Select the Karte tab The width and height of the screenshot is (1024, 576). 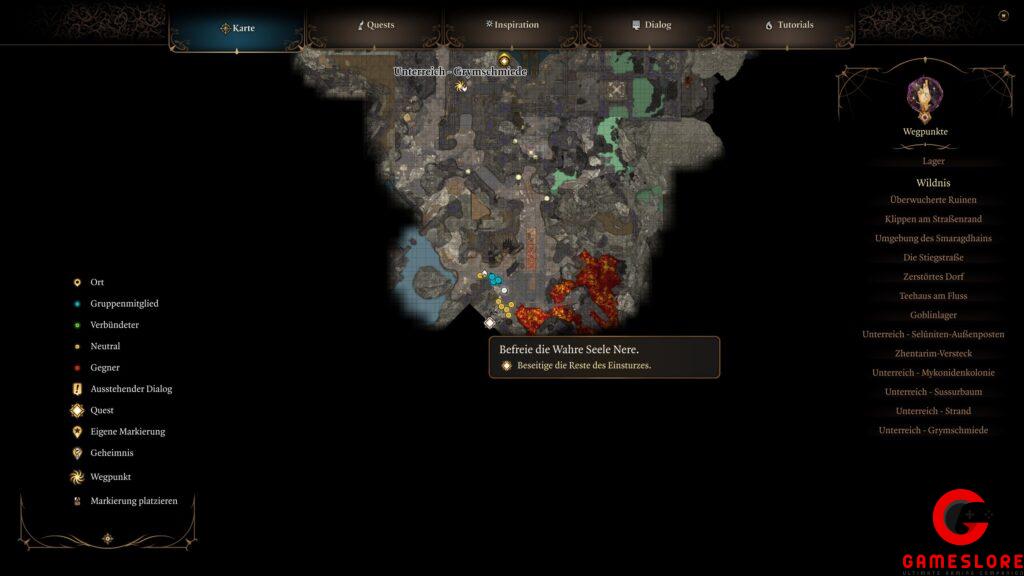[238, 28]
